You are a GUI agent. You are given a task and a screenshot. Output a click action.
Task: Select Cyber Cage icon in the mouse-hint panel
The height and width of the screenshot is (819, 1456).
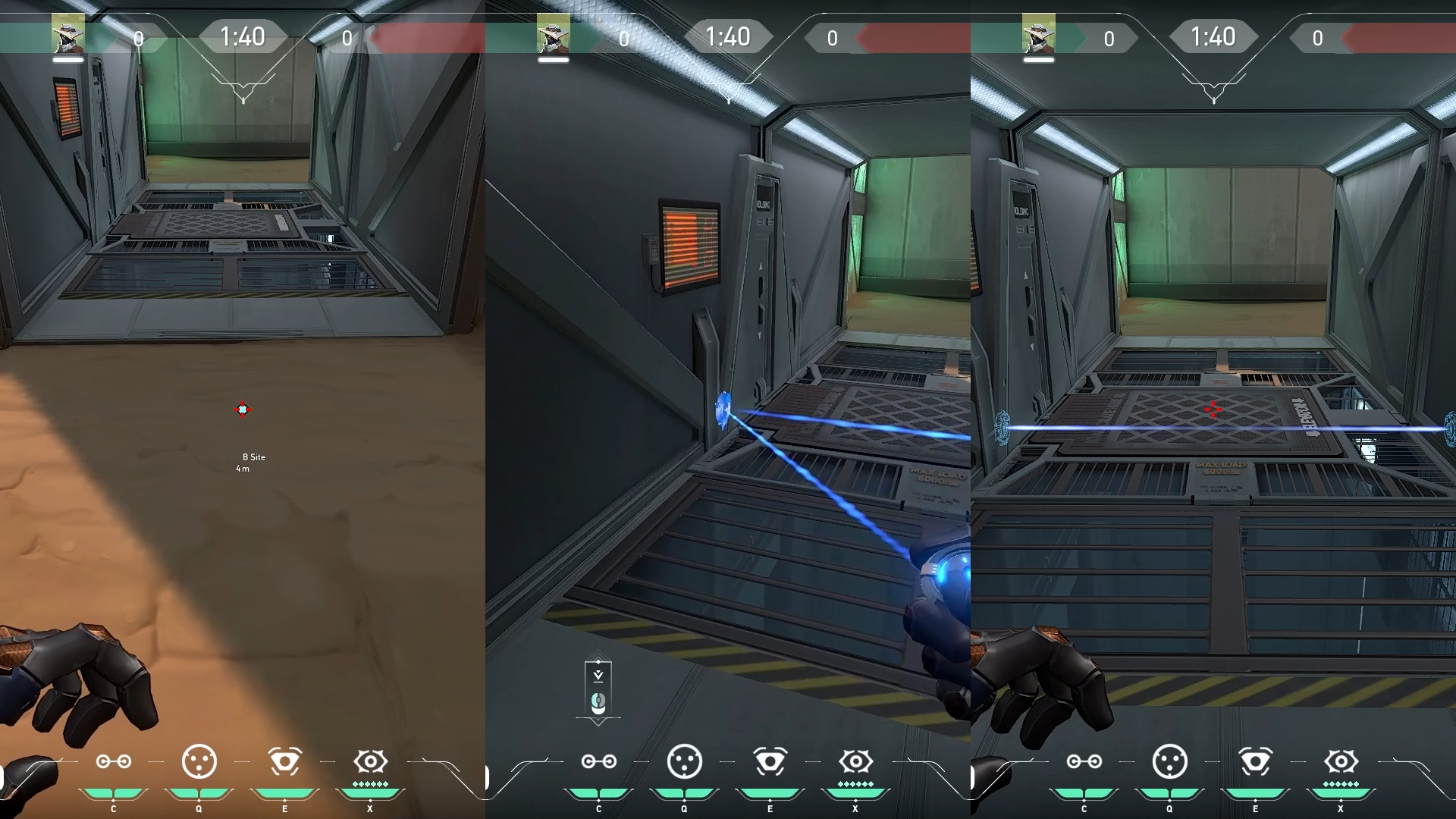pyautogui.click(x=685, y=761)
